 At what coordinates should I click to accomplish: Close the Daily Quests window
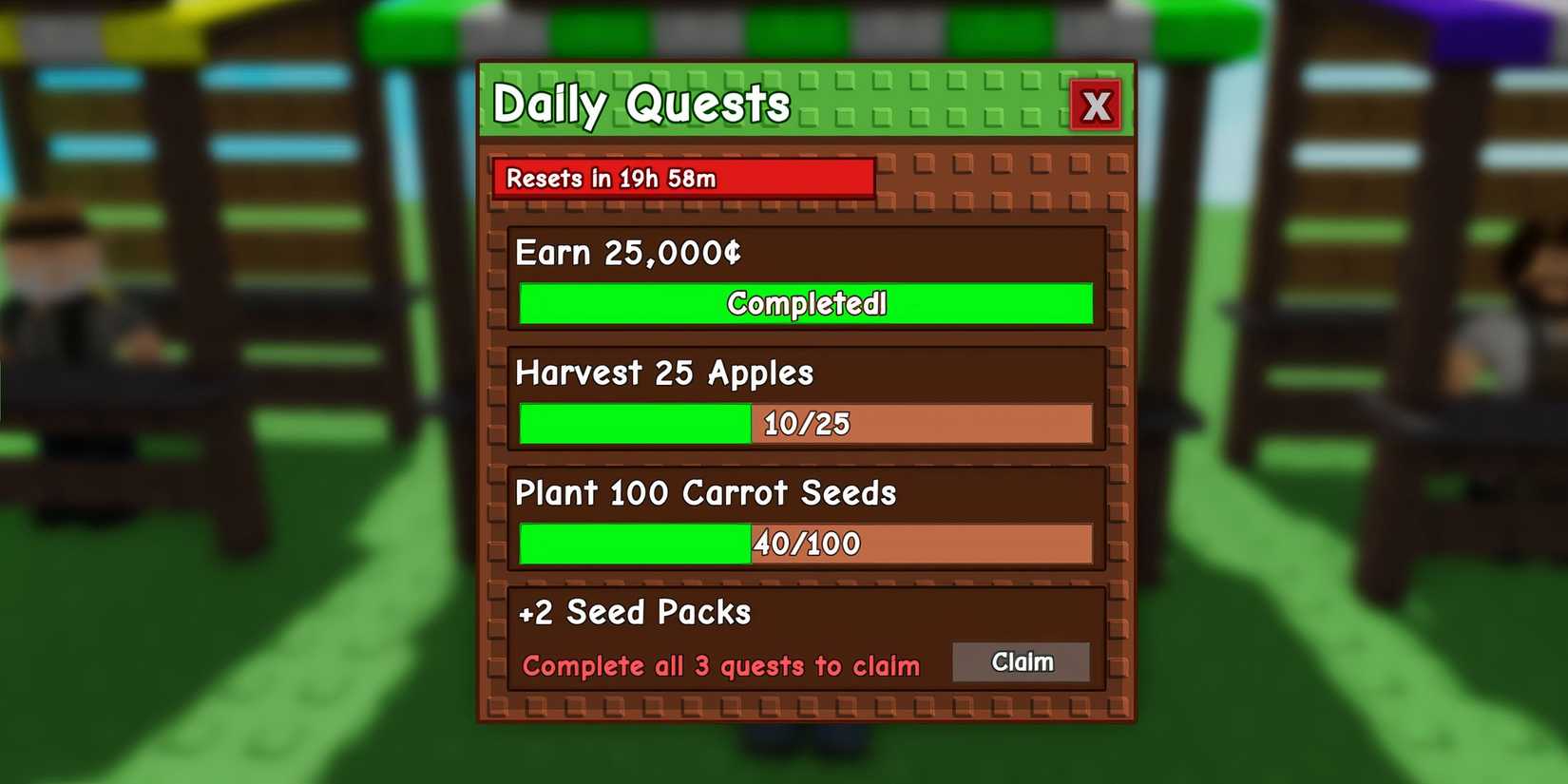(x=1097, y=105)
